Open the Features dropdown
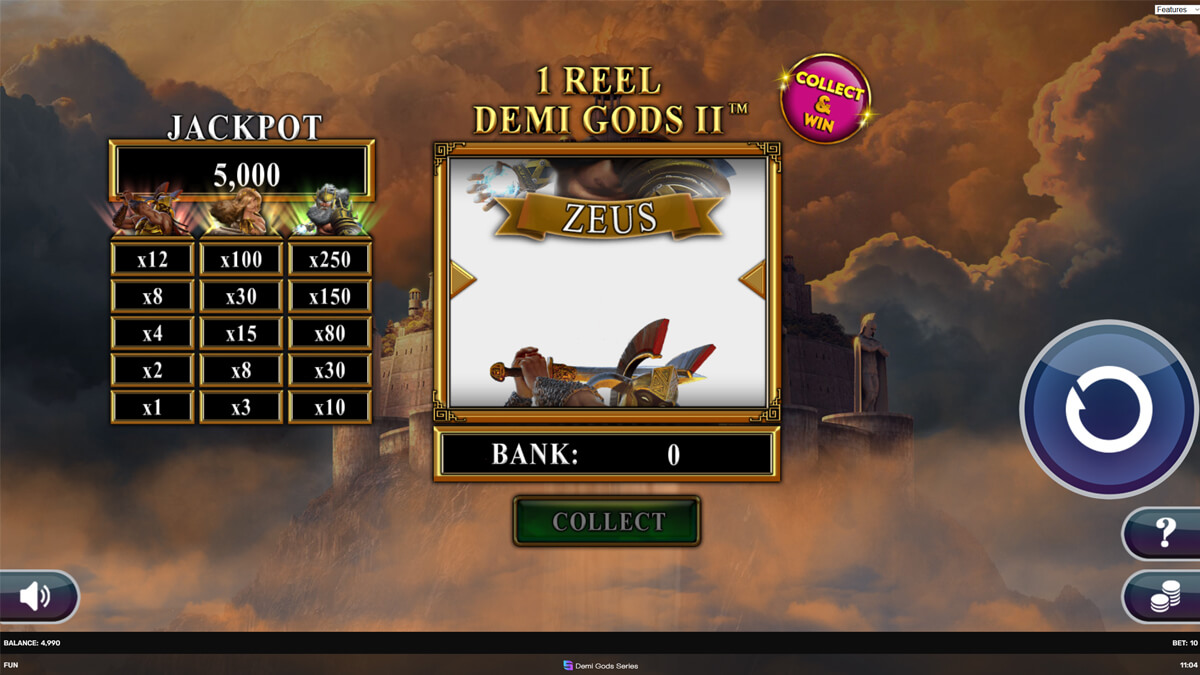1200x675 pixels. pos(1175,9)
